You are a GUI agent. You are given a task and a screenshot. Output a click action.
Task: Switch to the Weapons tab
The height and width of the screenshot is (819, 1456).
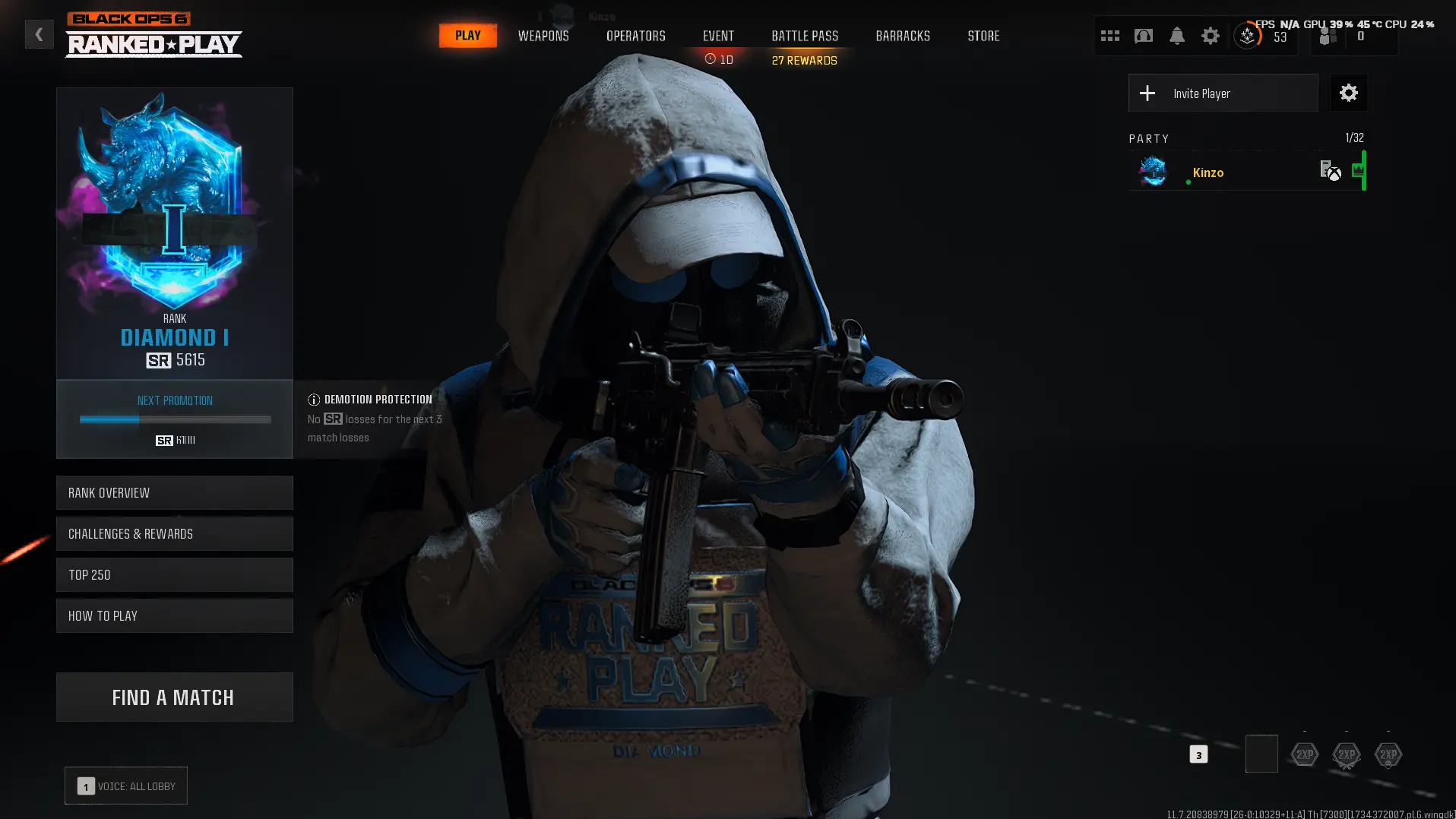pos(543,35)
